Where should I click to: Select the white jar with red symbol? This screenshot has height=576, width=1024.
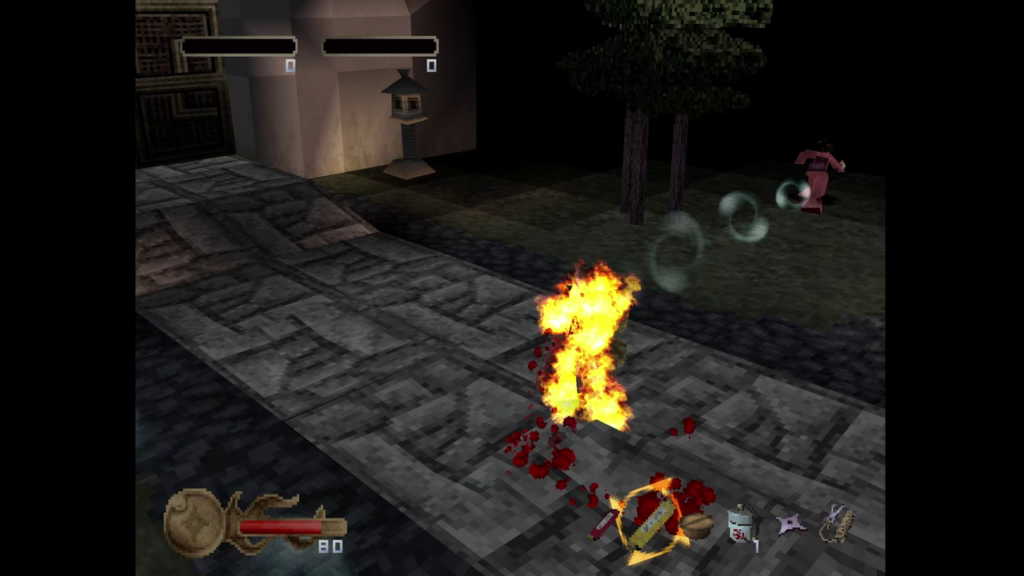(x=741, y=522)
